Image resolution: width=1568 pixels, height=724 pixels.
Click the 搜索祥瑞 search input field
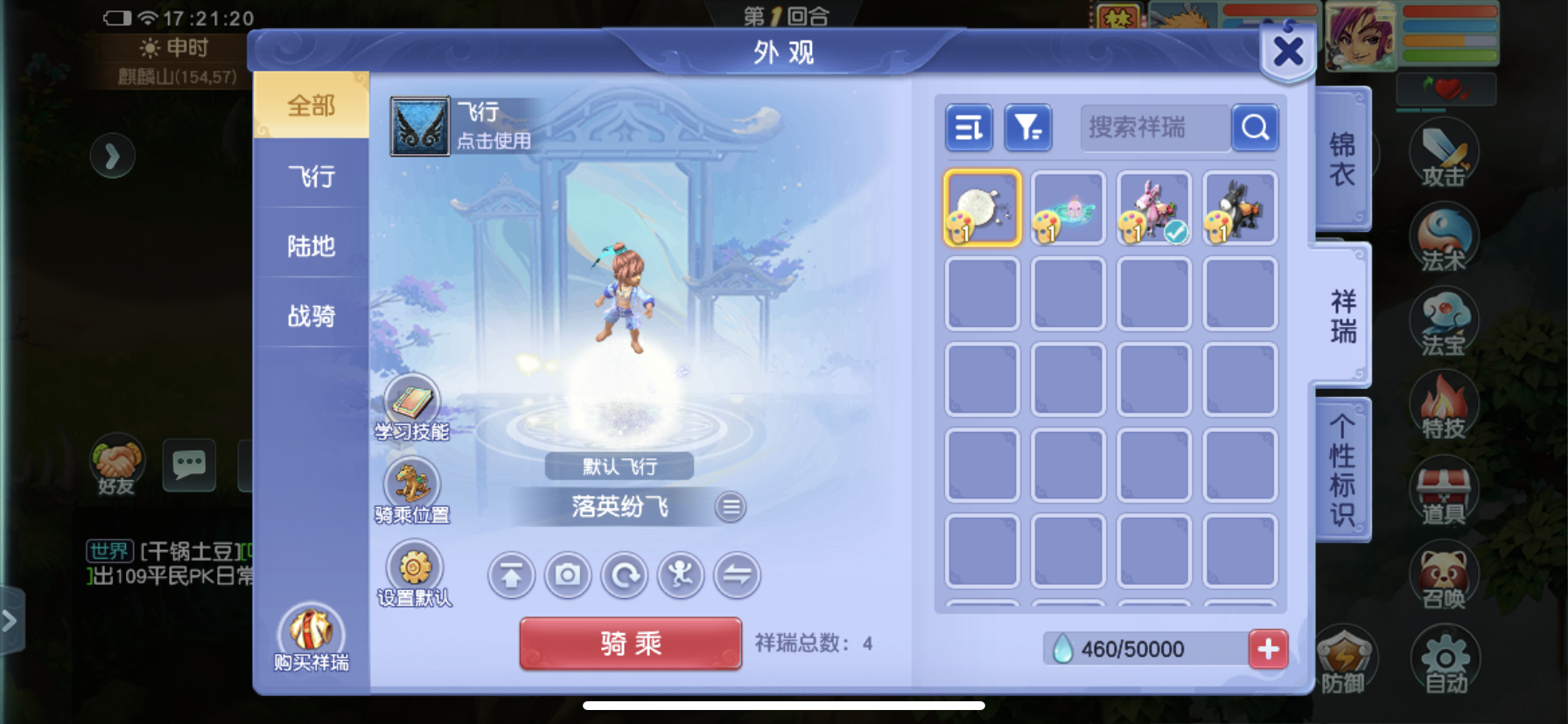tap(1153, 128)
